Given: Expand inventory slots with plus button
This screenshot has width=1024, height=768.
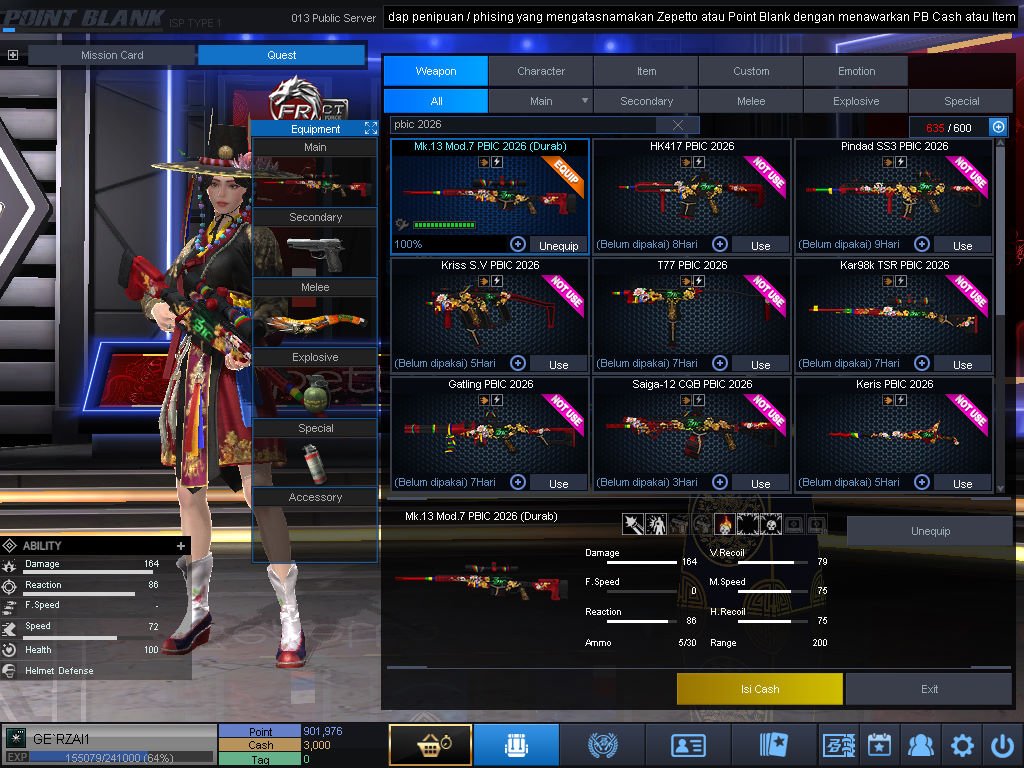Looking at the screenshot, I should [x=998, y=127].
